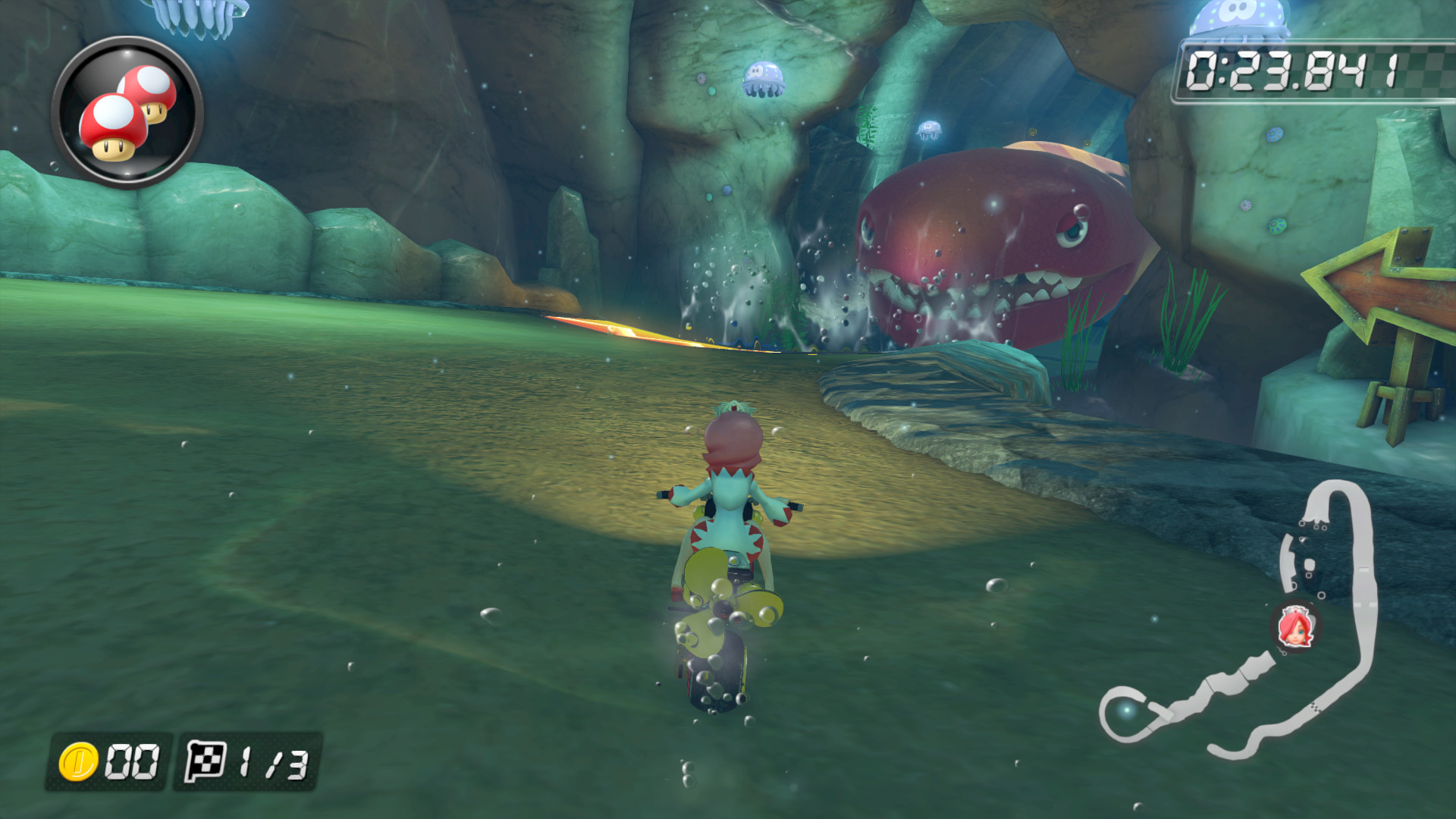Select the player head marker on minimap
Screen dimensions: 1456x819
tap(1295, 627)
